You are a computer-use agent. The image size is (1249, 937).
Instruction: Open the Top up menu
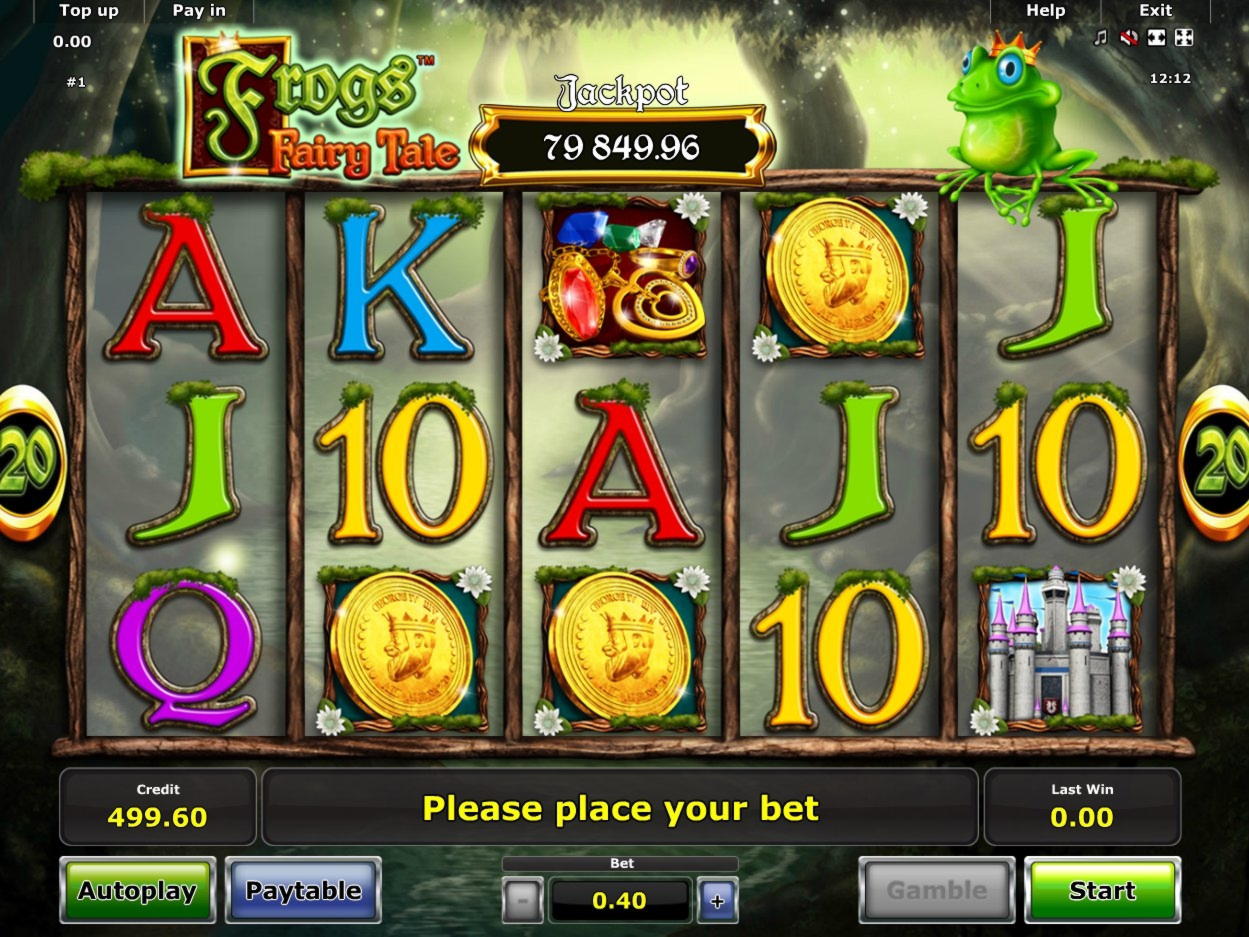click(88, 11)
